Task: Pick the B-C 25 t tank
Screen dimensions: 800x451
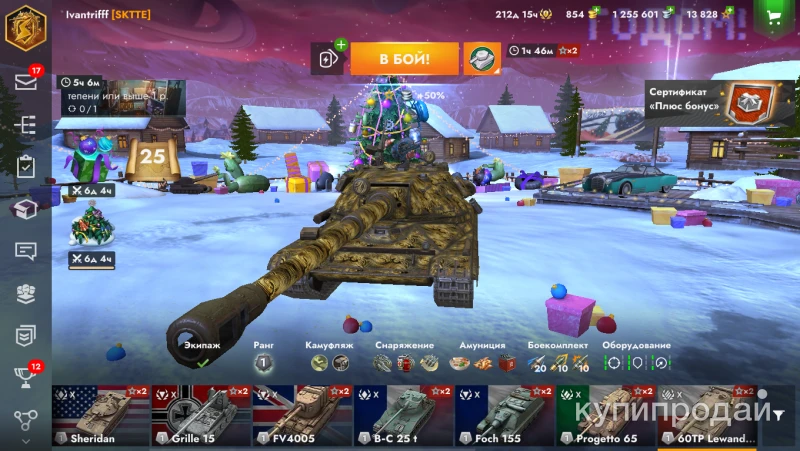Action: coord(403,416)
